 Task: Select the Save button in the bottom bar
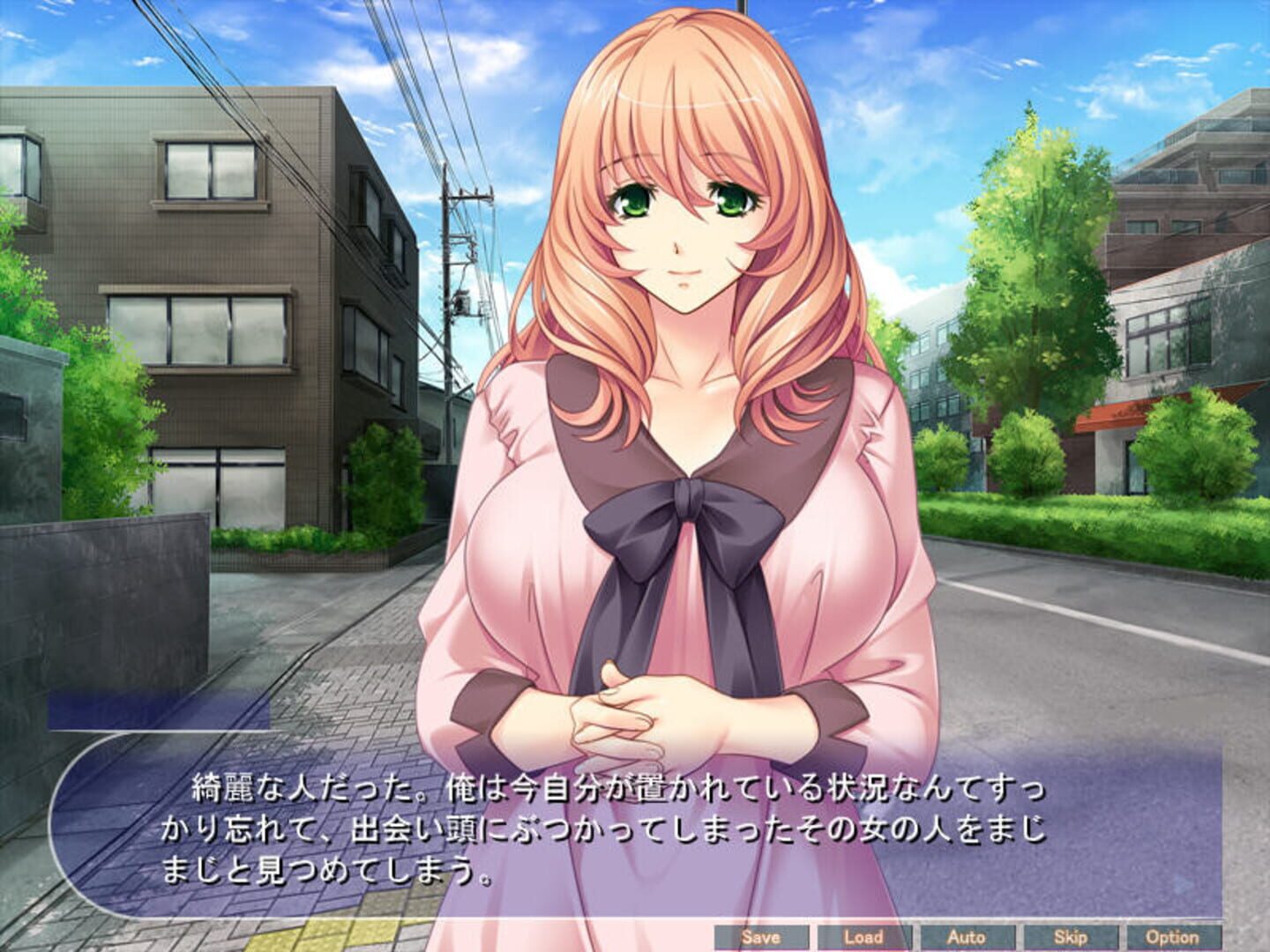click(764, 937)
